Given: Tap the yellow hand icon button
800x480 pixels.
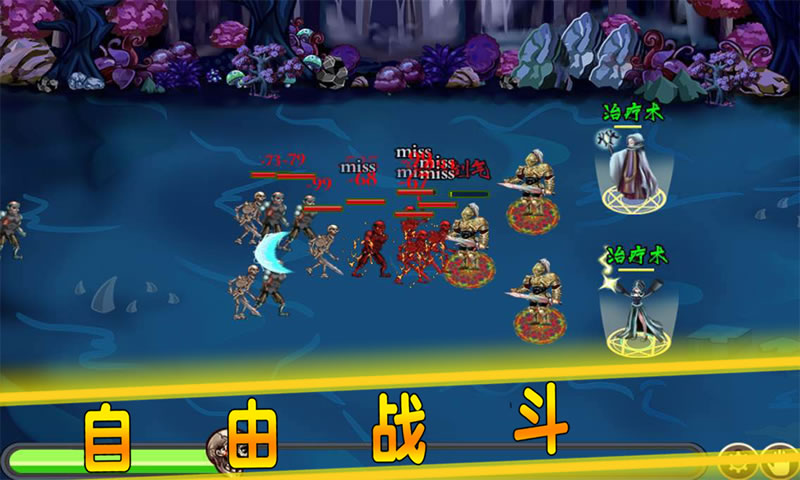Looking at the screenshot, I should tap(780, 462).
